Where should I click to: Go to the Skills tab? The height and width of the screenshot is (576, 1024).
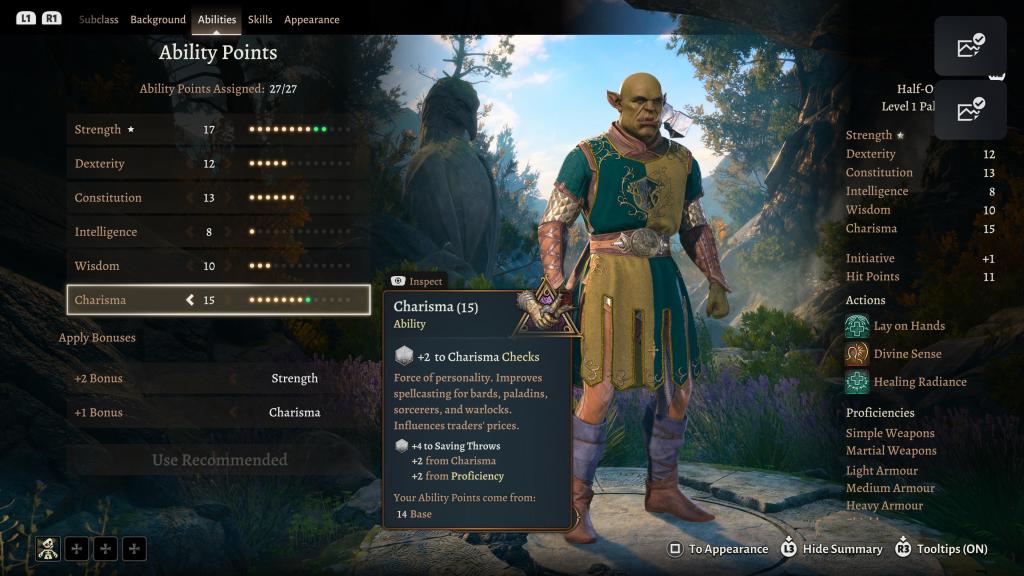(x=260, y=20)
